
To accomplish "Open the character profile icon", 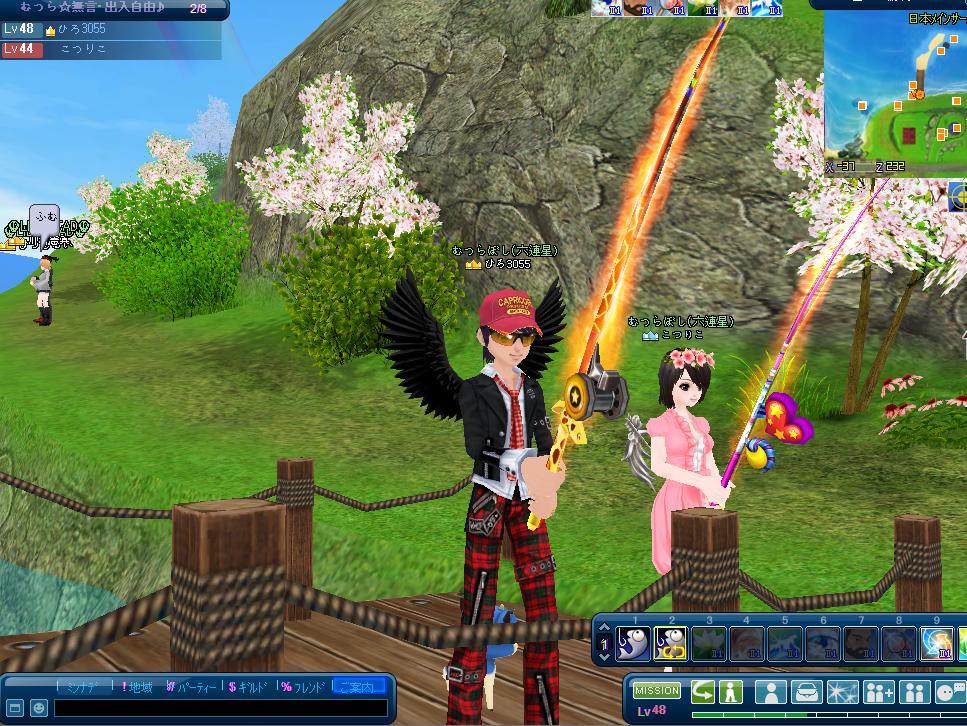I will tap(771, 692).
